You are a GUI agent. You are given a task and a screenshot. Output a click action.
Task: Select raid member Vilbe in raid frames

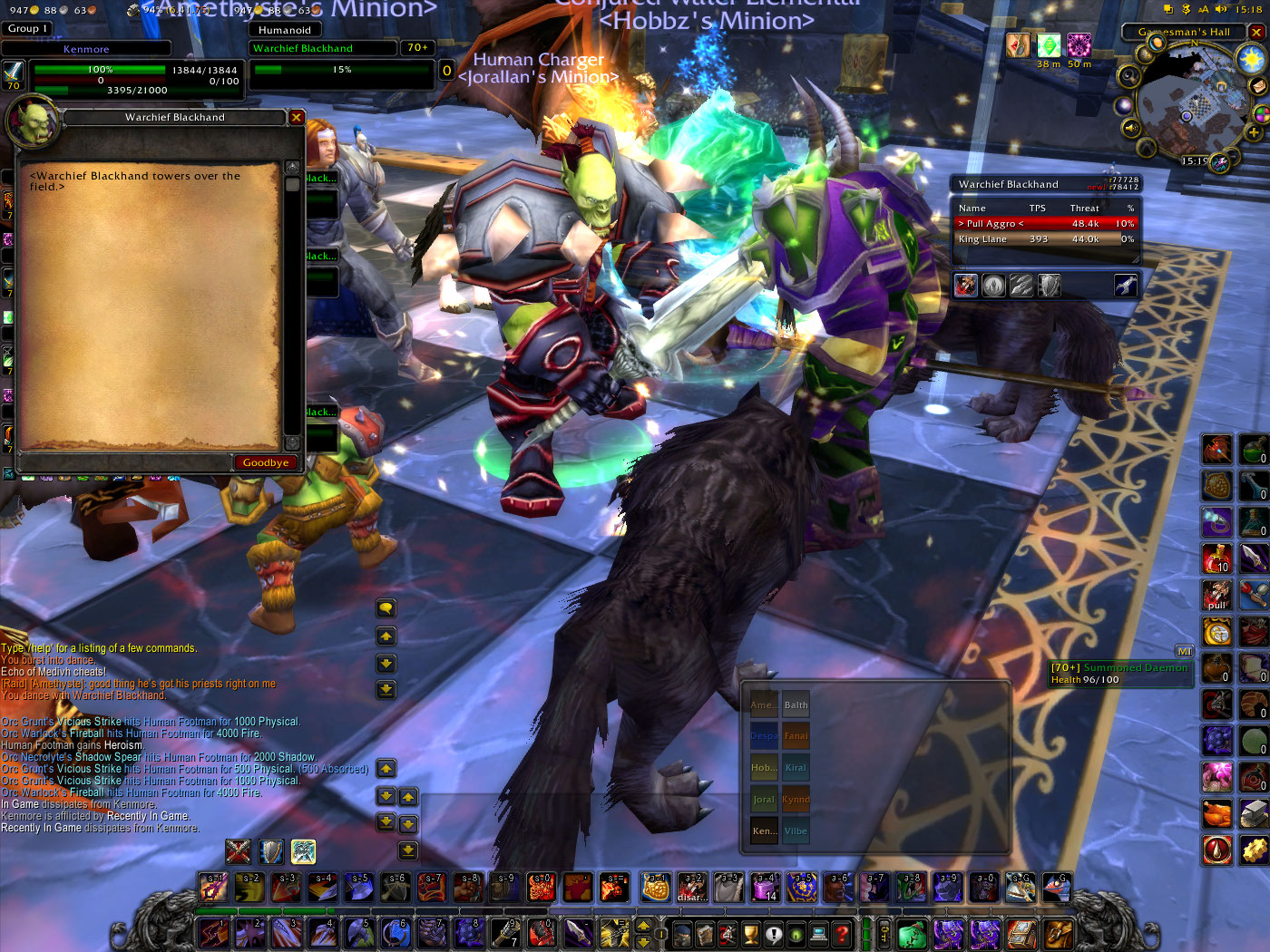(x=796, y=831)
